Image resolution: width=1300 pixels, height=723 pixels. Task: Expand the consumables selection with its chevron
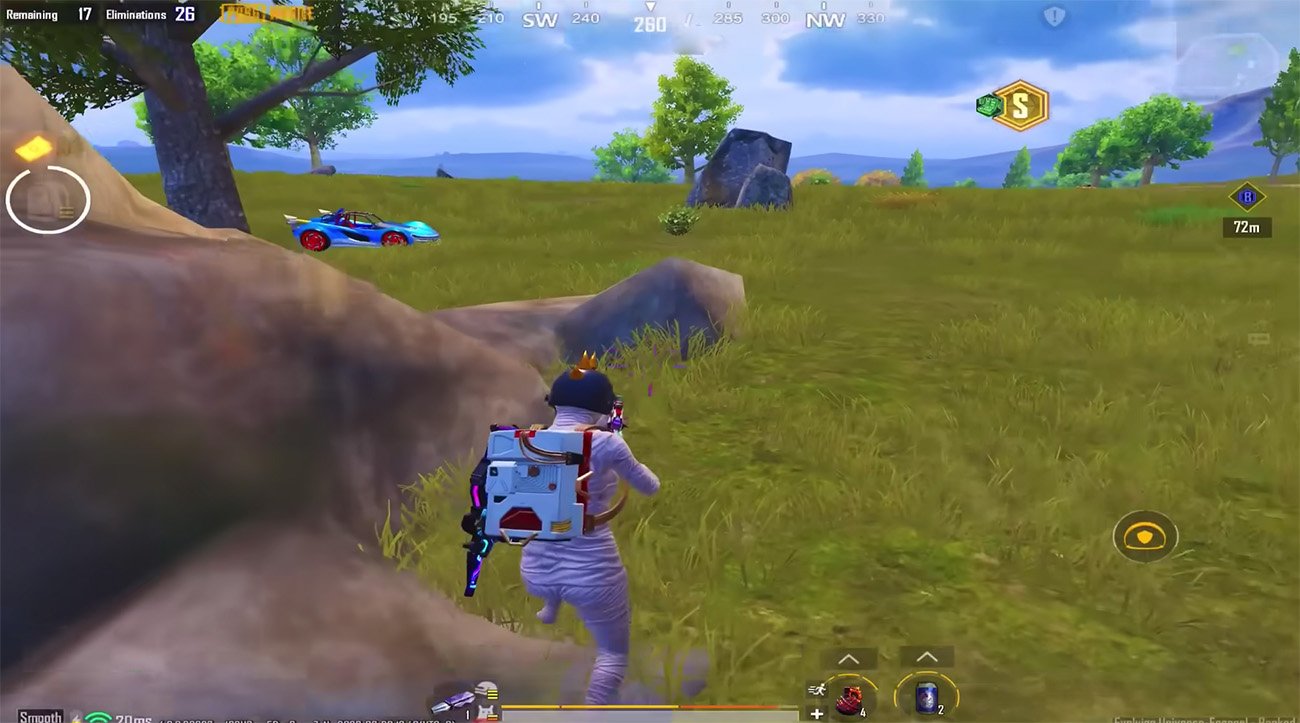tap(928, 657)
